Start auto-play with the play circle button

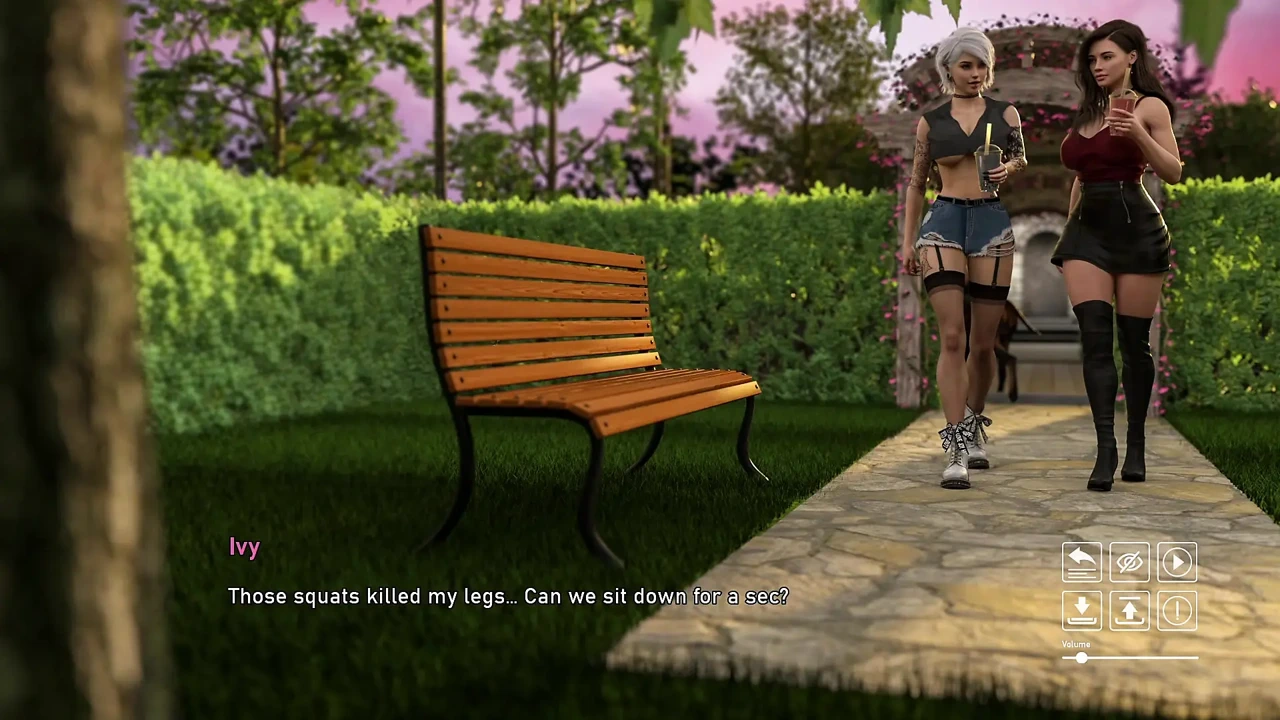[x=1177, y=562]
